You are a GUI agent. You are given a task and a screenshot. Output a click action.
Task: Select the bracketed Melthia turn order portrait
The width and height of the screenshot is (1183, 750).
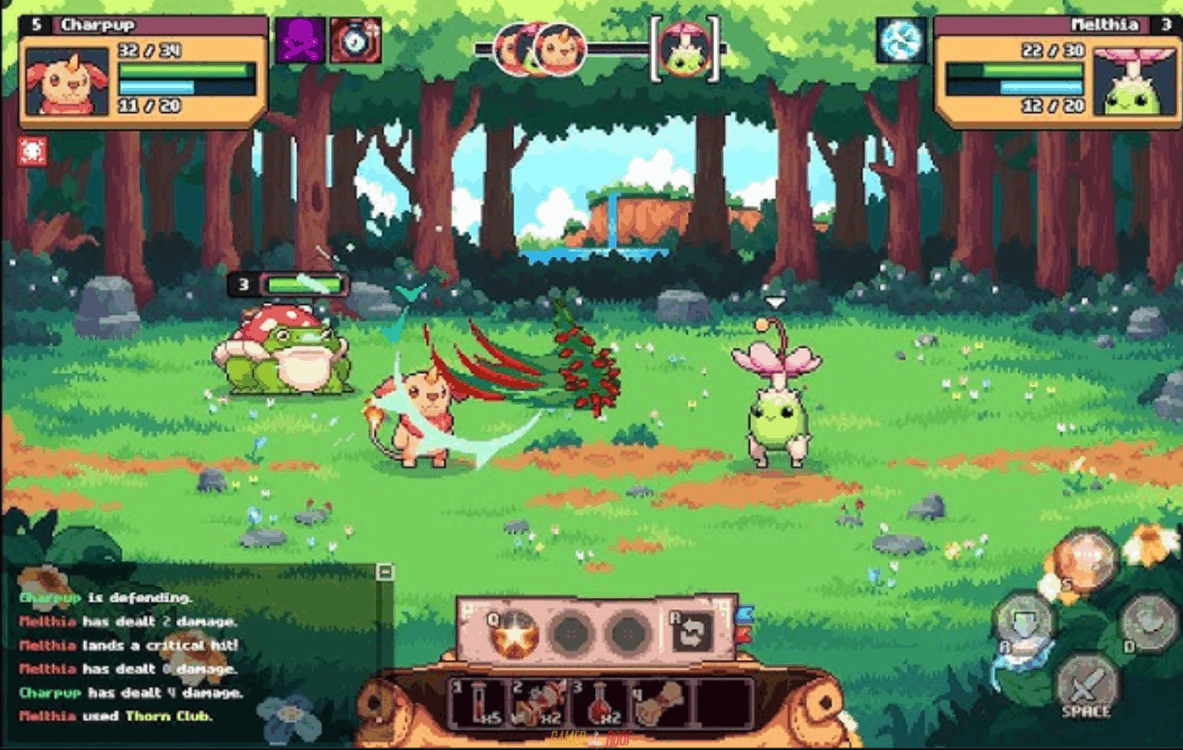pyautogui.click(x=687, y=50)
